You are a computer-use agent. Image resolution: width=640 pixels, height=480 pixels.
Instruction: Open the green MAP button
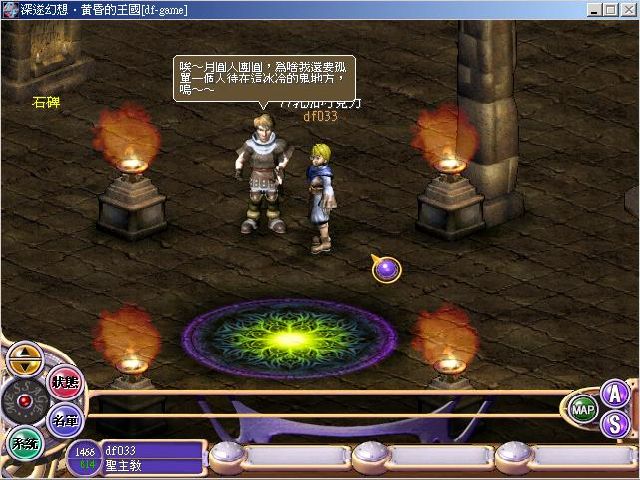point(583,409)
